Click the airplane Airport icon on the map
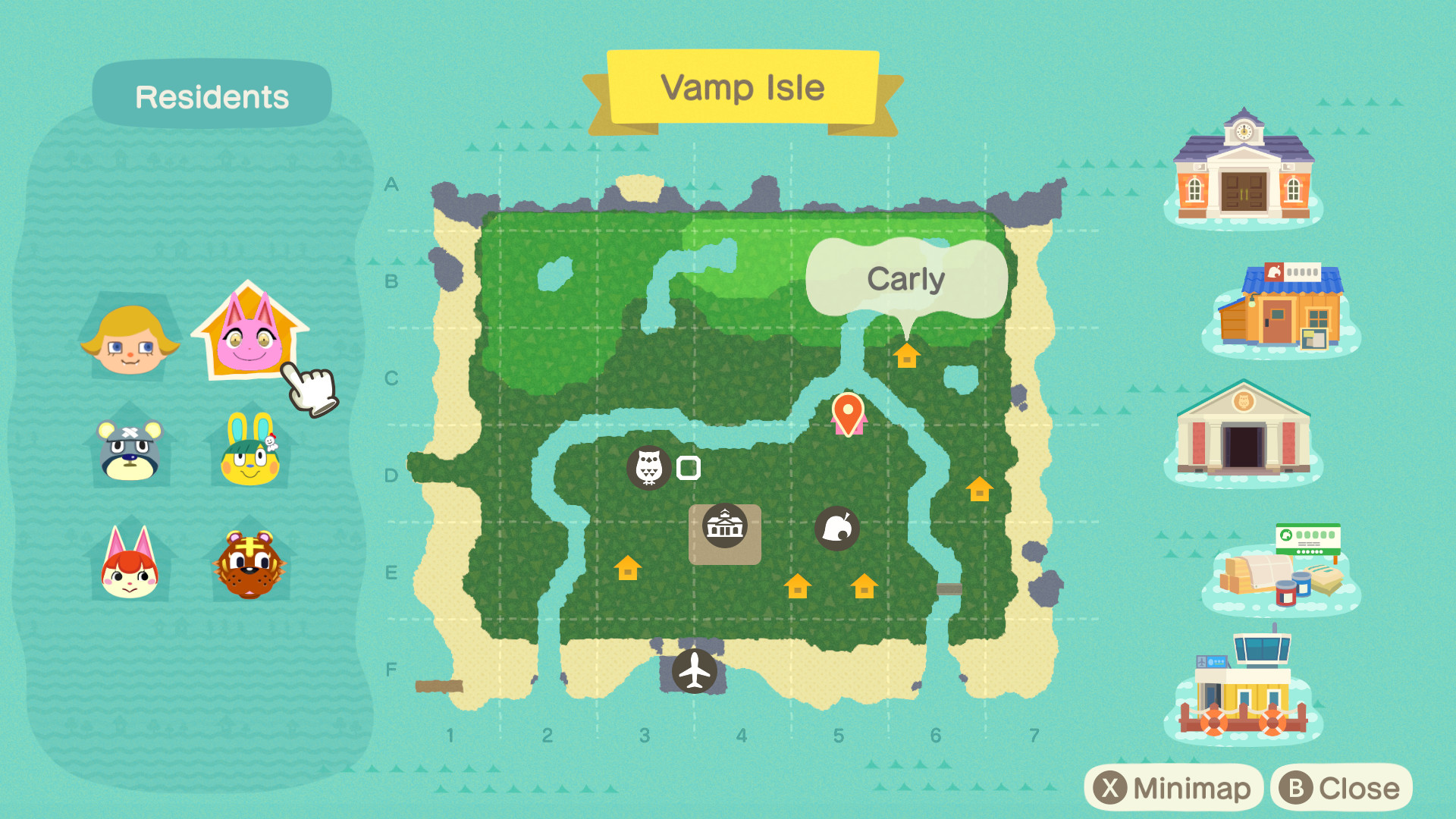This screenshot has width=1456, height=819. pos(694,670)
